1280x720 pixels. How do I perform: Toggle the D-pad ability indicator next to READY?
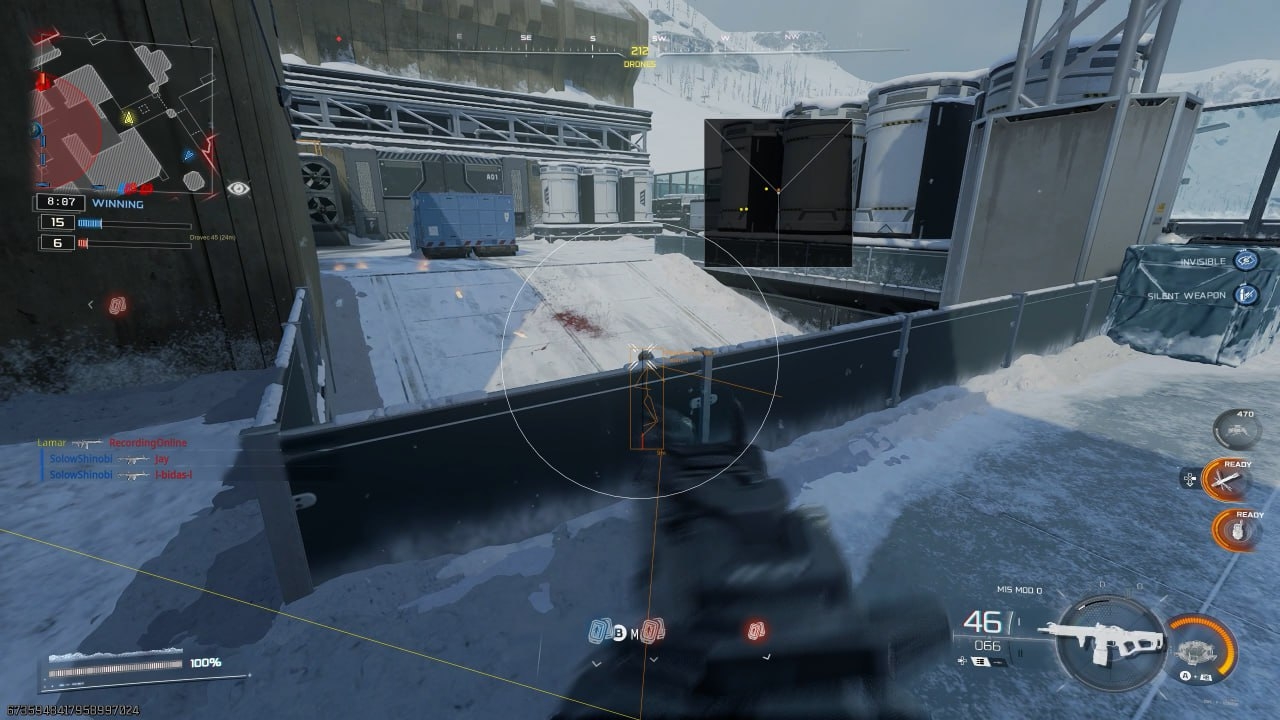pyautogui.click(x=1189, y=478)
